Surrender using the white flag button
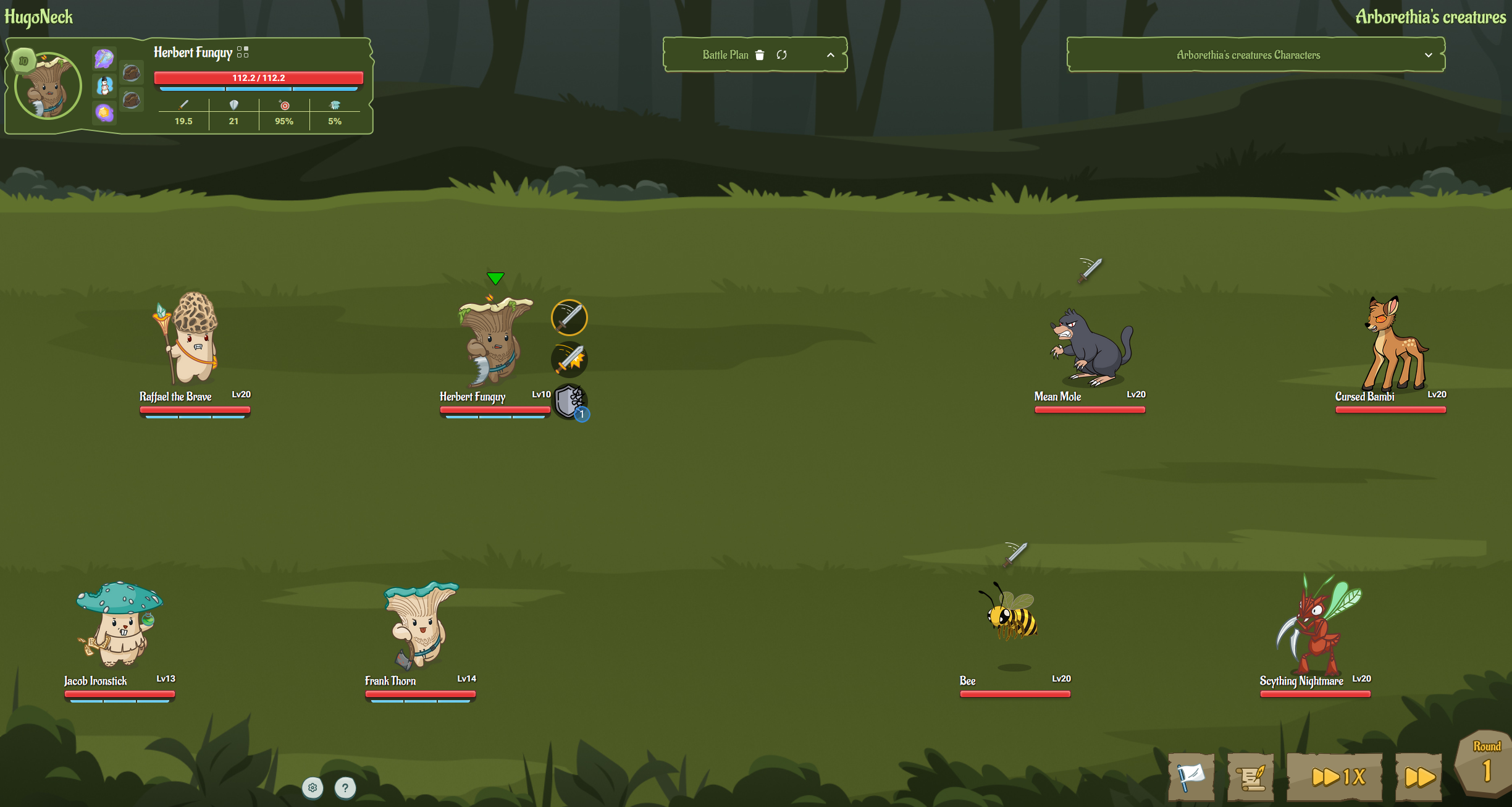The image size is (1512, 807). coord(1191,776)
